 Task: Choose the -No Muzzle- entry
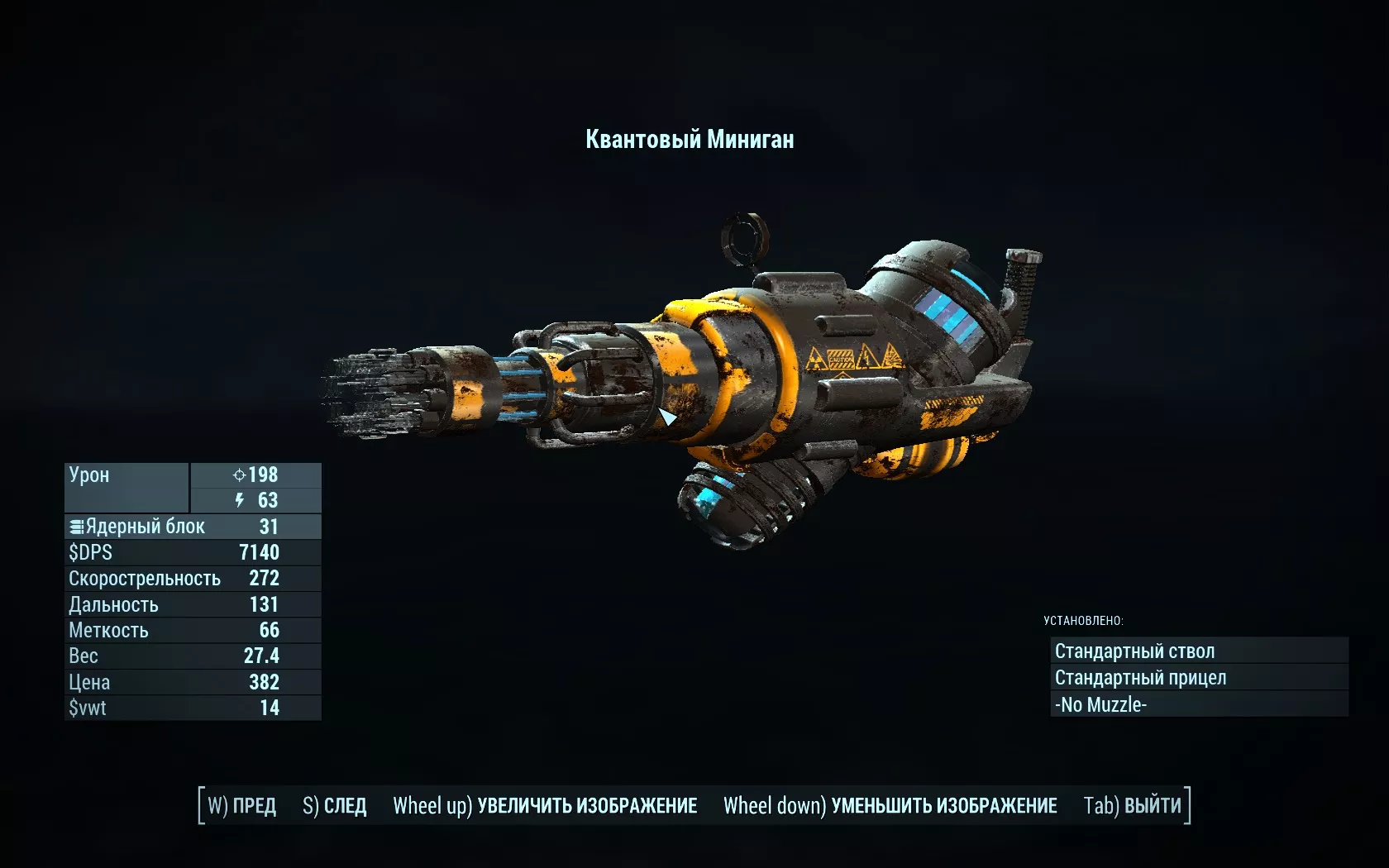1199,705
